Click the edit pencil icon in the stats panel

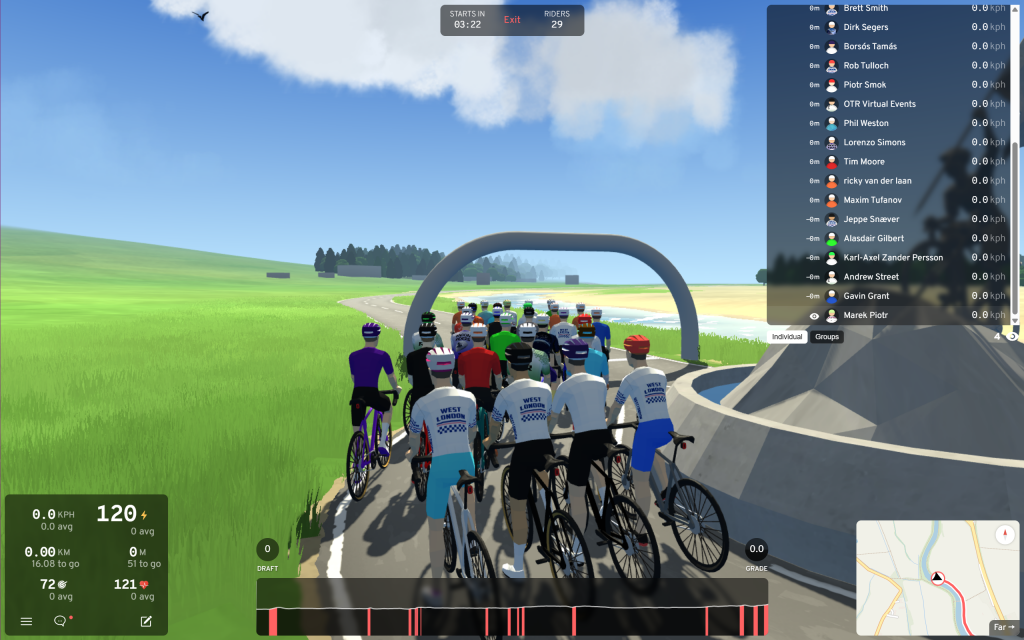point(146,621)
